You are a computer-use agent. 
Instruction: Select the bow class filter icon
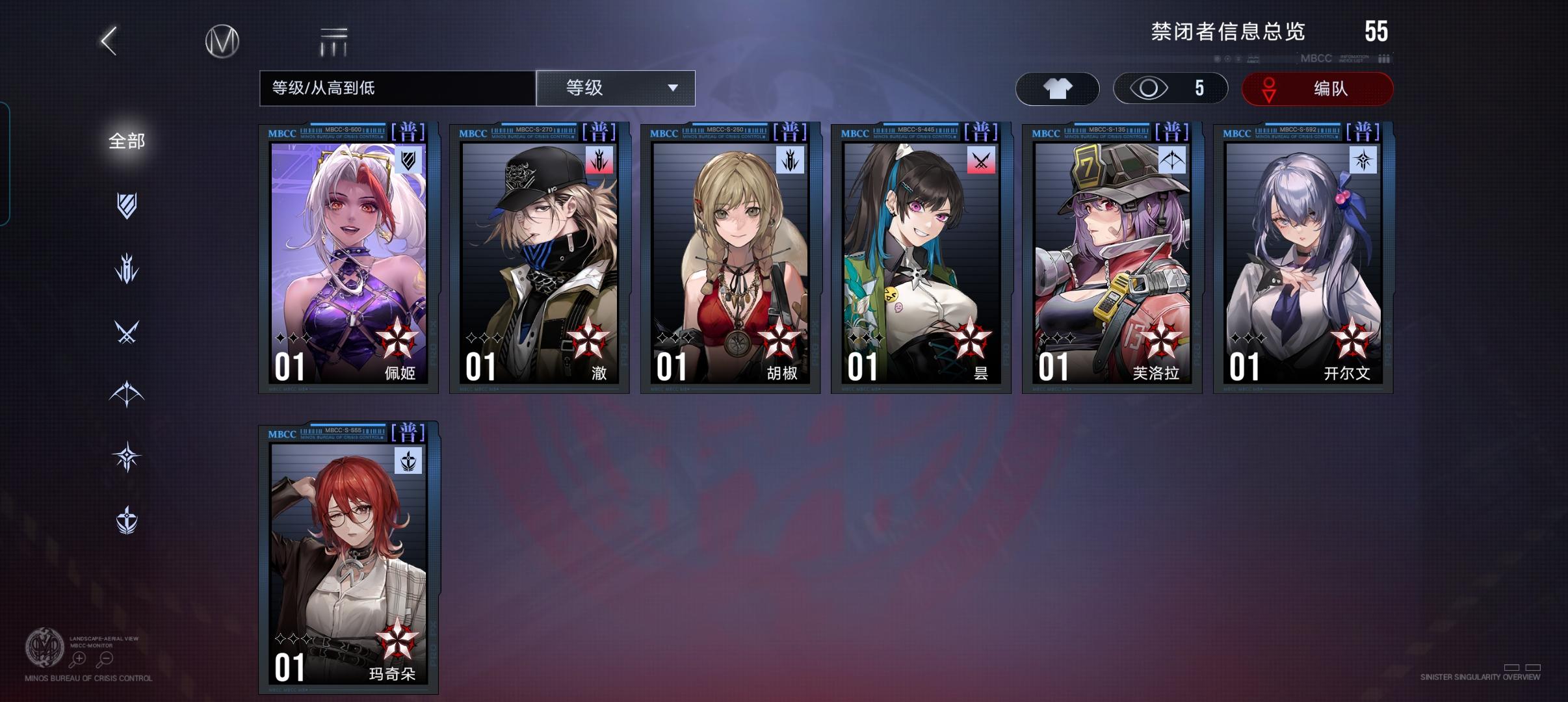(127, 395)
